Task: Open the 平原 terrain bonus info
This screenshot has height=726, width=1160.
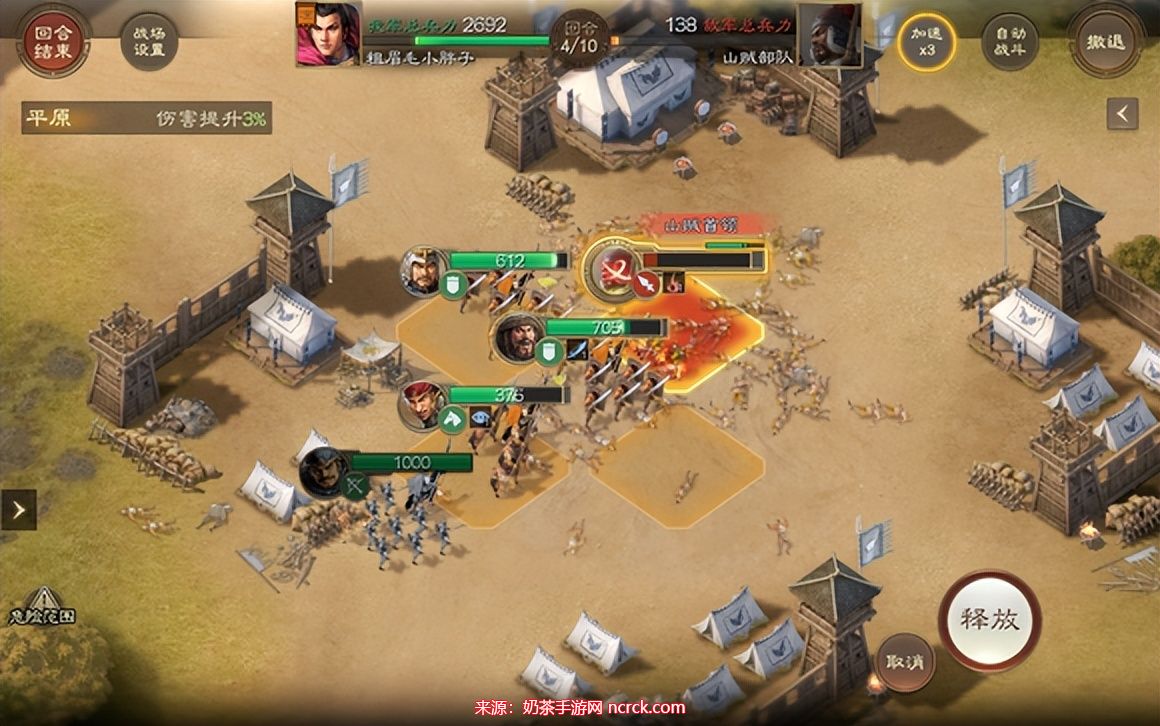Action: [x=146, y=118]
